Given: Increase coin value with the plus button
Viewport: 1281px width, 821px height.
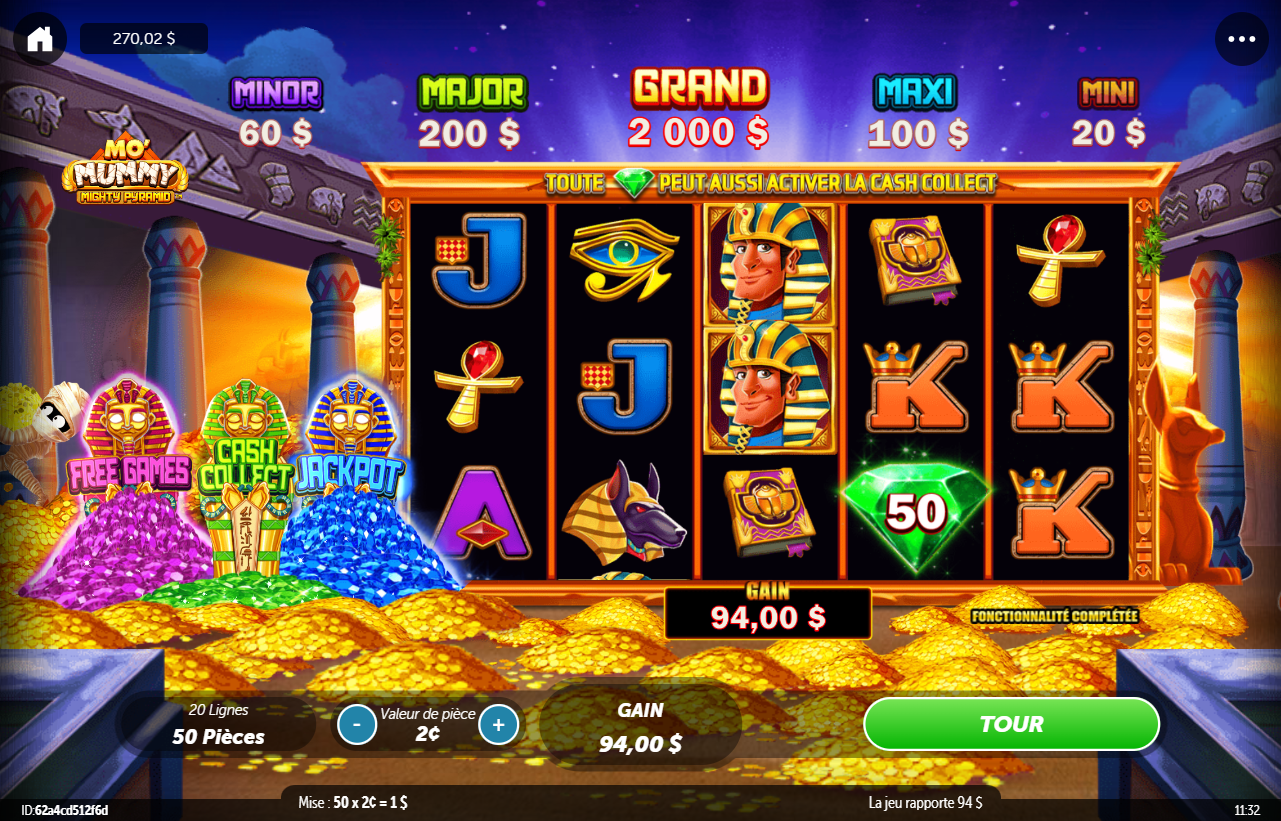Looking at the screenshot, I should click(x=498, y=724).
